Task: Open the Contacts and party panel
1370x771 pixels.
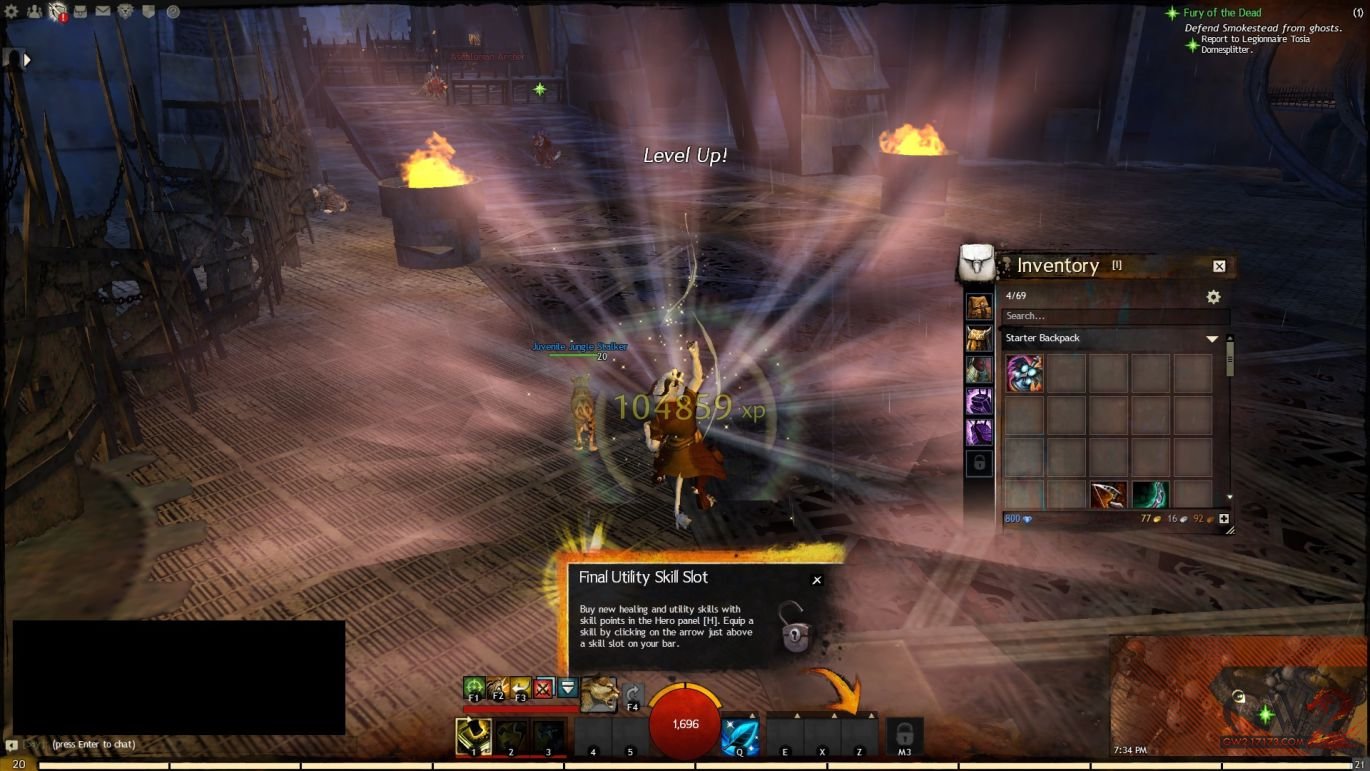Action: click(x=35, y=12)
